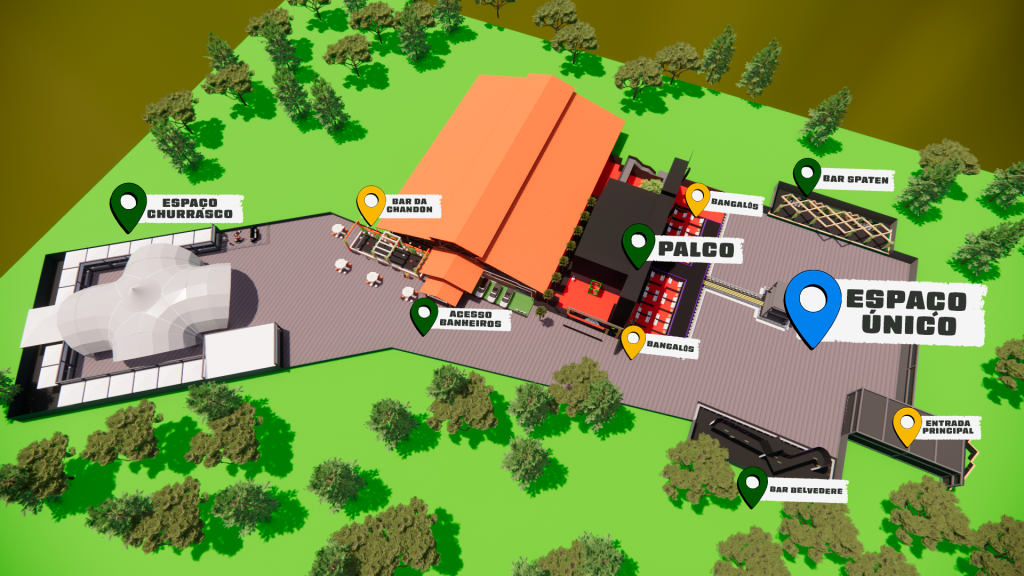The image size is (1024, 576).
Task: Click the Acesso Banheiros marker
Action: click(424, 314)
